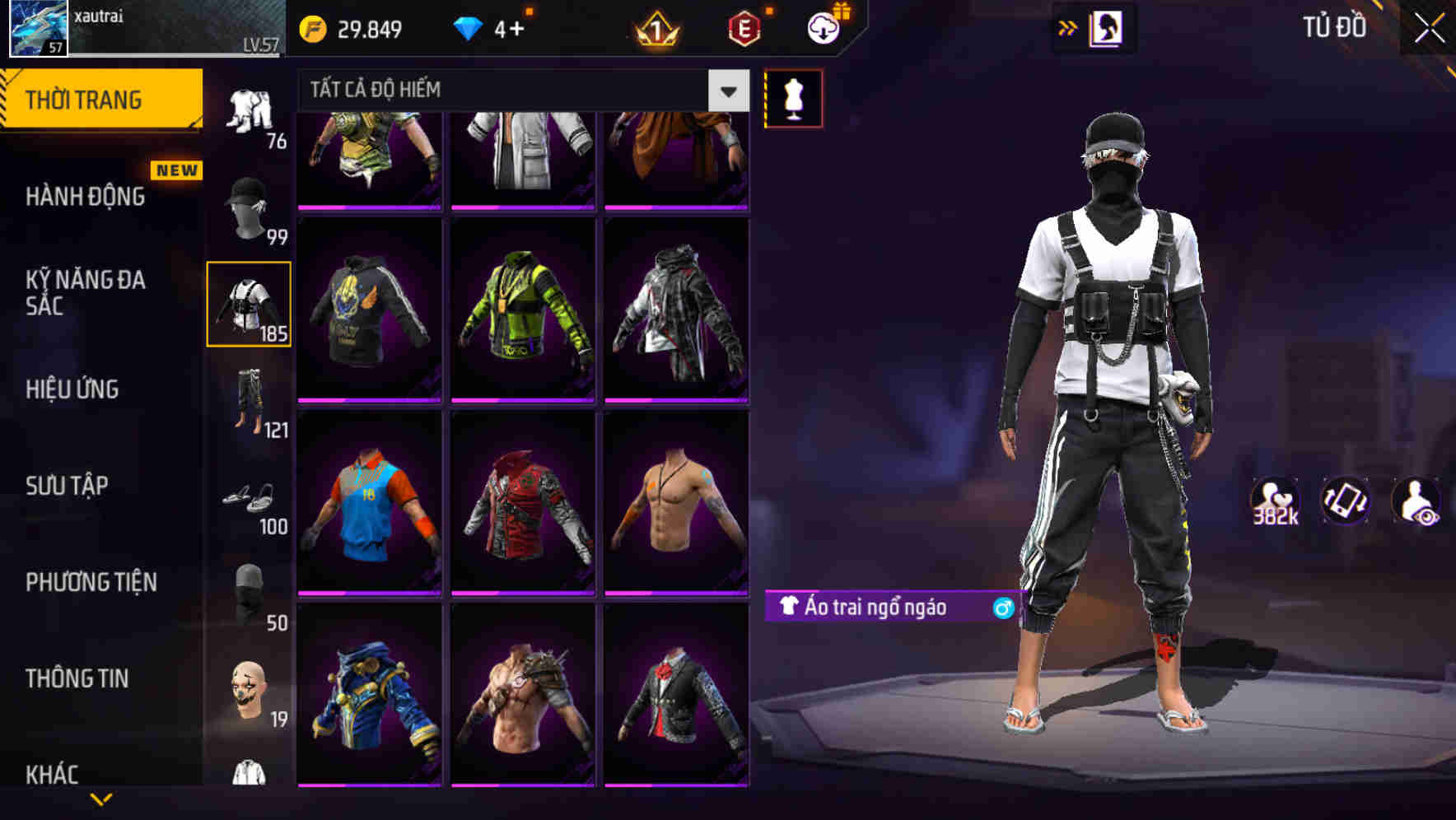Expand the character portrait panel beside the double arrows
This screenshot has height=820, width=1456.
(1104, 27)
